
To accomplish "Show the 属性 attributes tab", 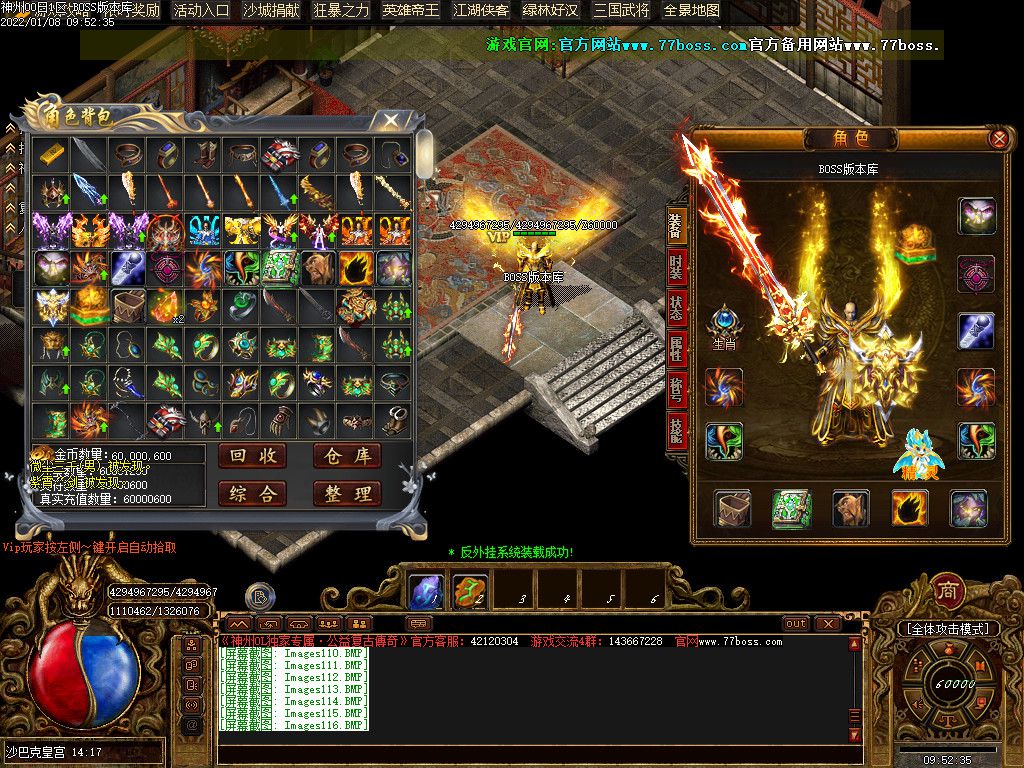I will (677, 349).
